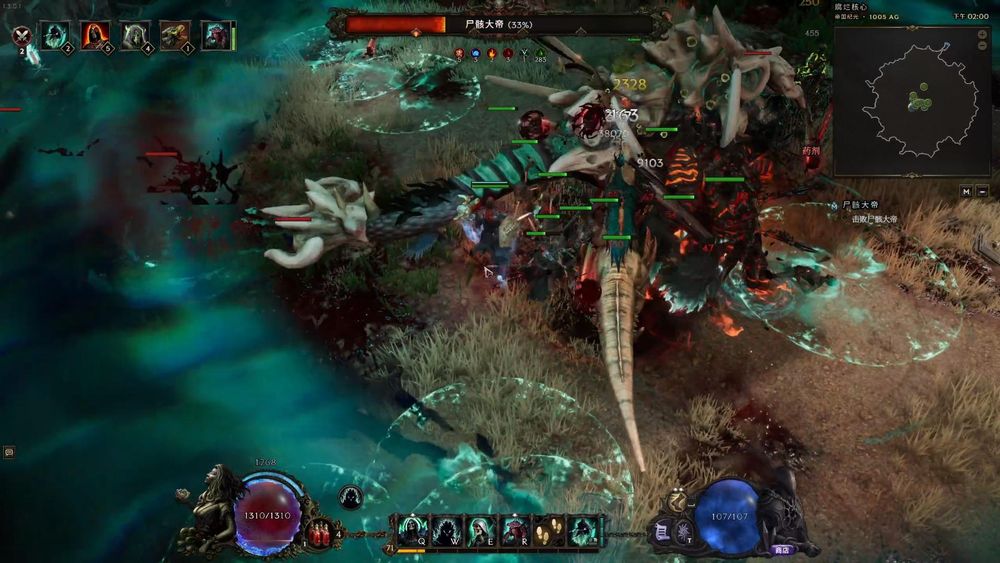The height and width of the screenshot is (563, 1000).
Task: Open the shop via the purple button
Action: pyautogui.click(x=782, y=549)
